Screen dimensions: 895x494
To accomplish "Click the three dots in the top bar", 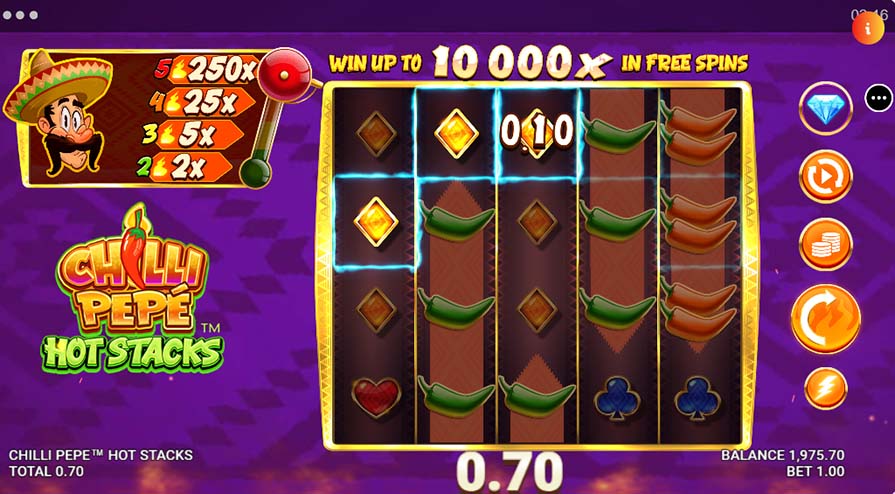I will point(20,16).
